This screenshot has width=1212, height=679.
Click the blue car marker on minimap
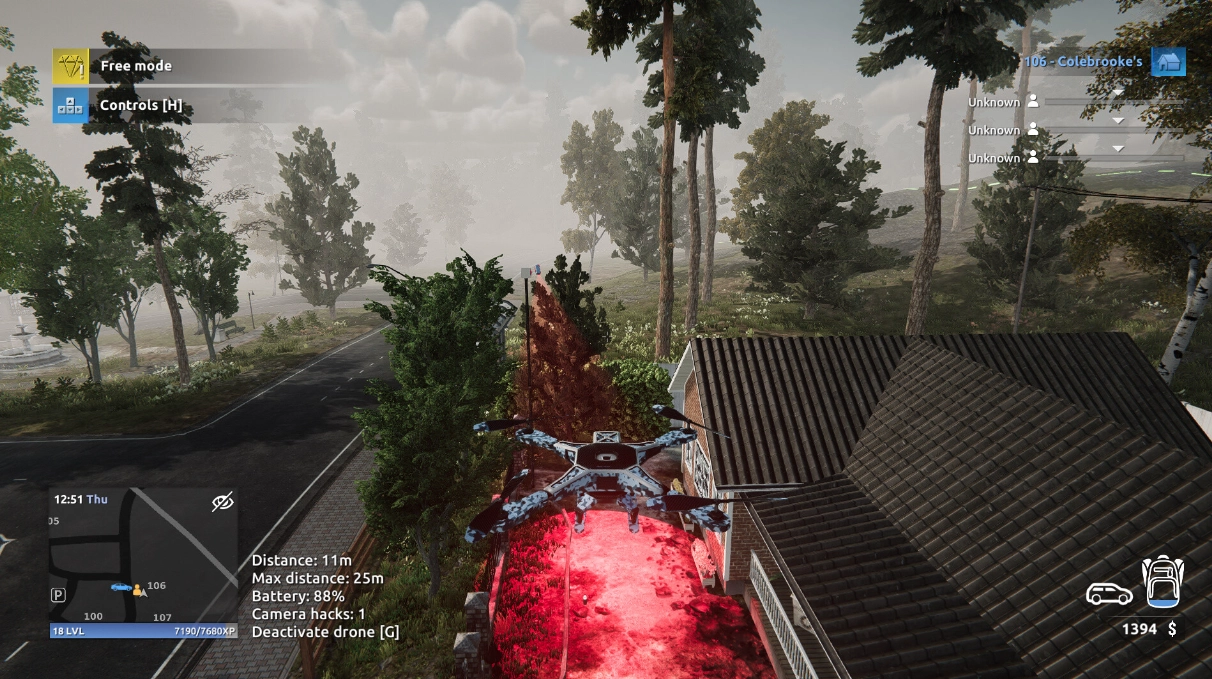pyautogui.click(x=120, y=587)
